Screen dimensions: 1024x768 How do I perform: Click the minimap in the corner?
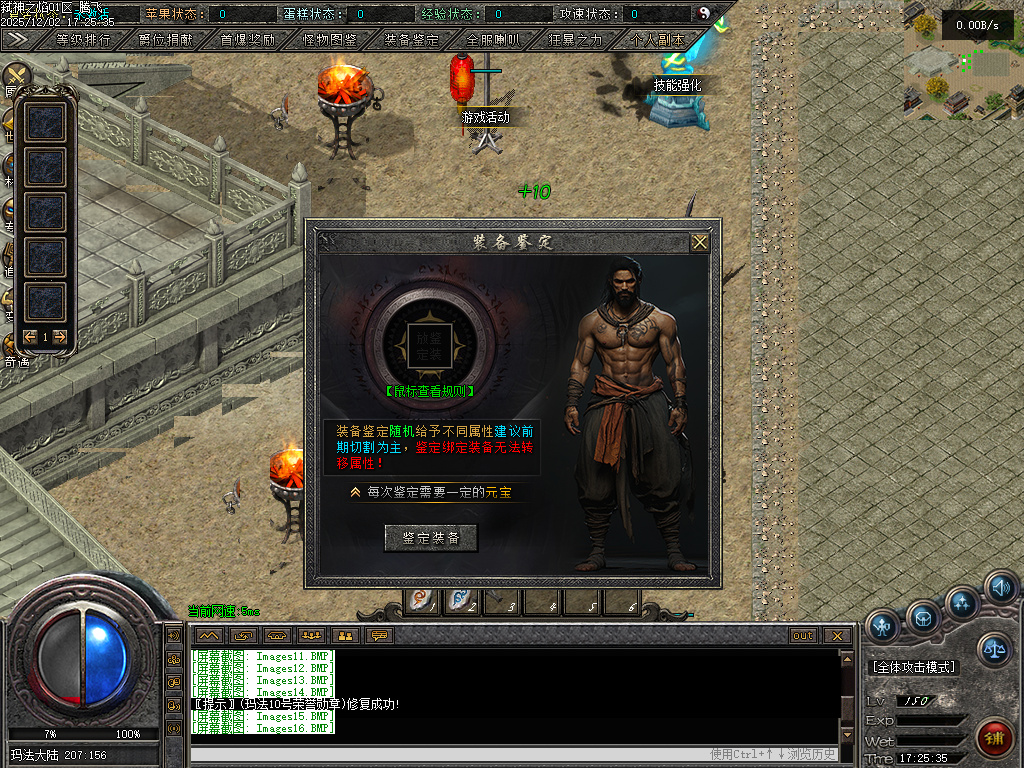click(x=962, y=58)
